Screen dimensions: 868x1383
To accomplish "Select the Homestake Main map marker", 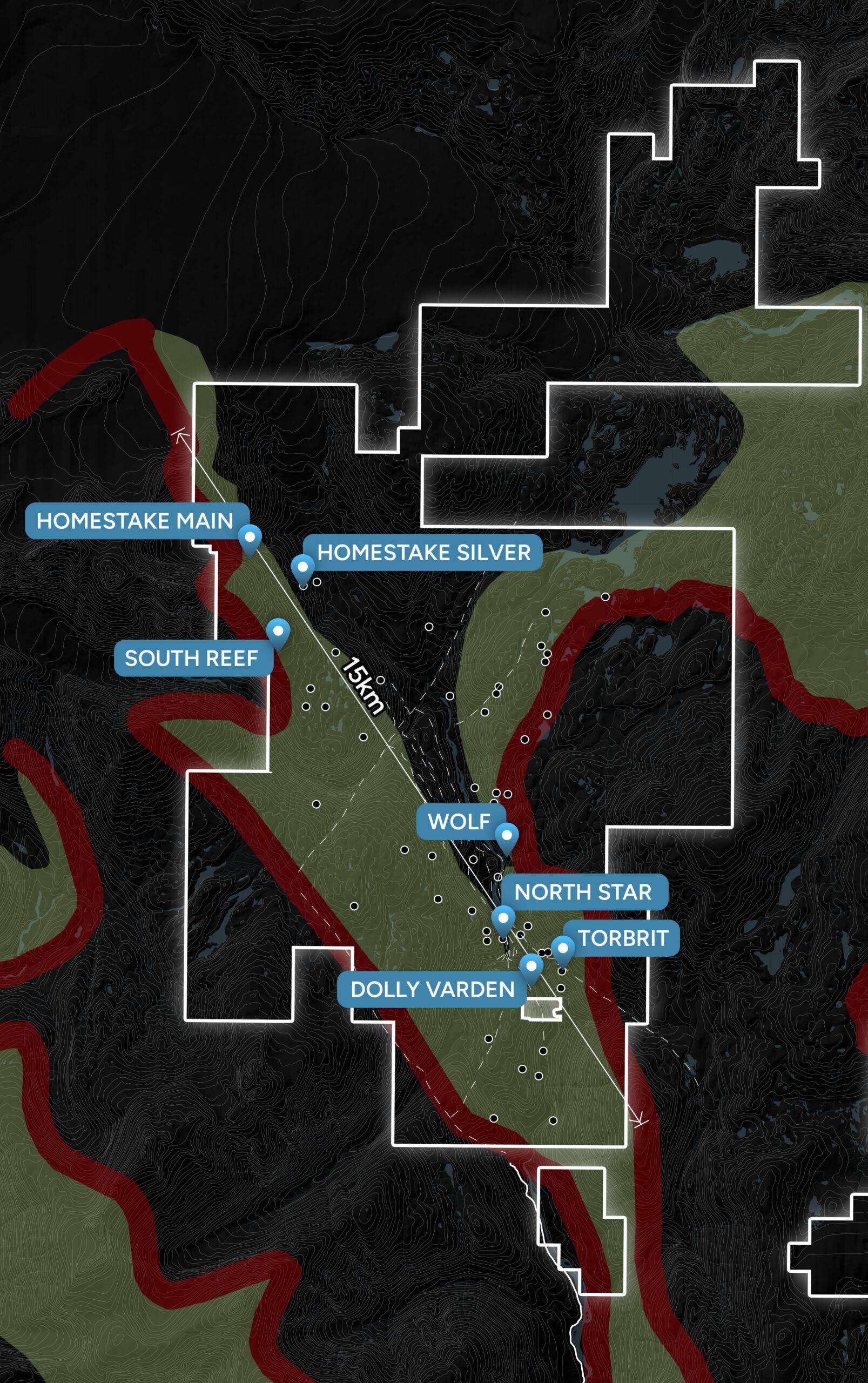I will pyautogui.click(x=250, y=538).
